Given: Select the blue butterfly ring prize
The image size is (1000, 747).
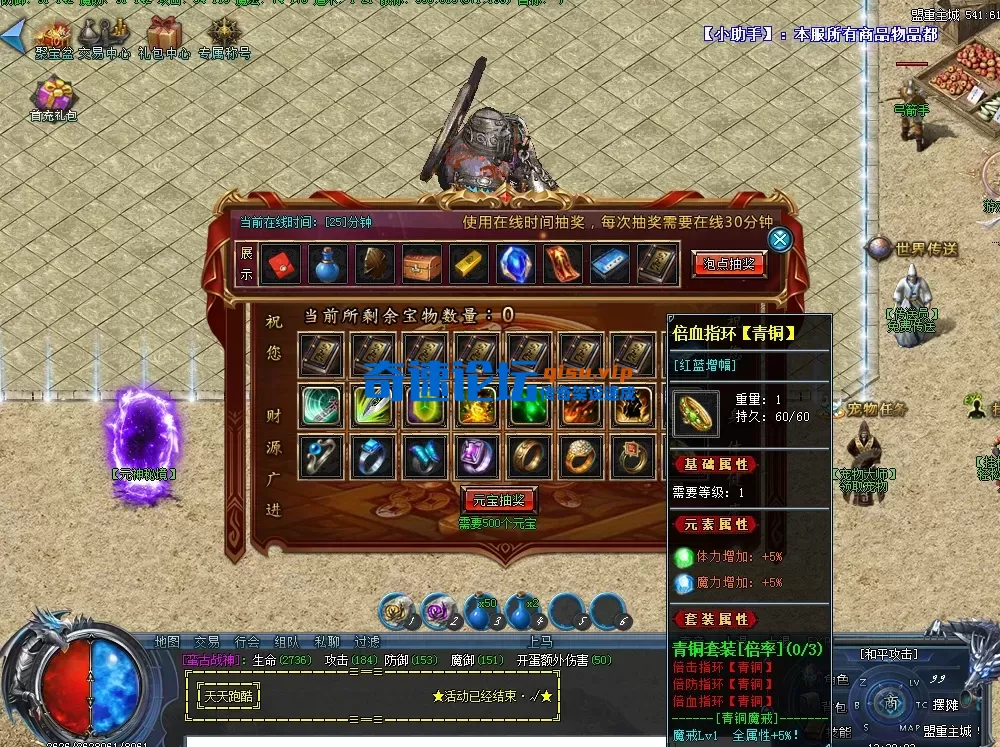Looking at the screenshot, I should (425, 458).
